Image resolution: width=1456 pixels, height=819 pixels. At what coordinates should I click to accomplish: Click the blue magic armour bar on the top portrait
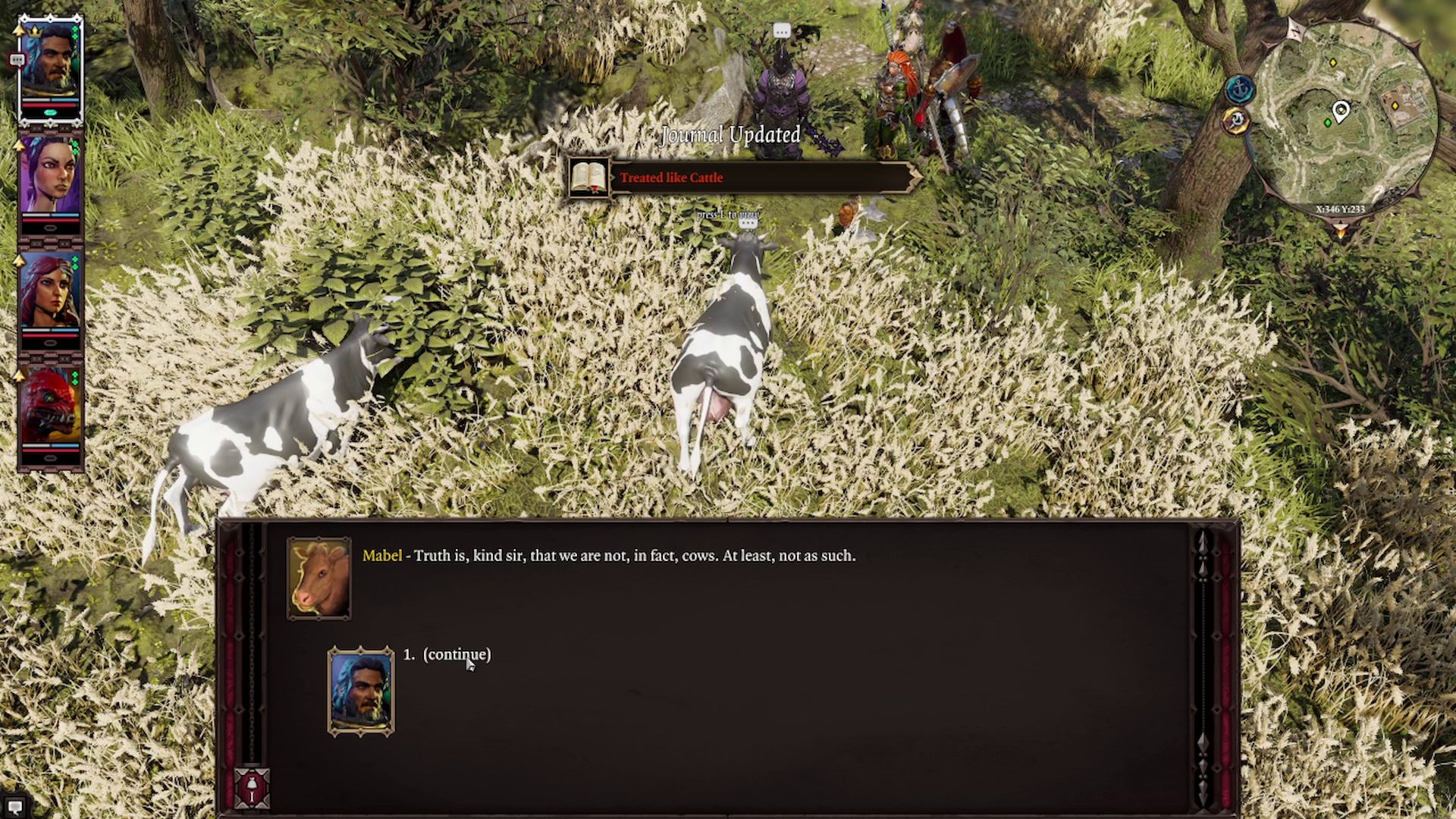64,102
